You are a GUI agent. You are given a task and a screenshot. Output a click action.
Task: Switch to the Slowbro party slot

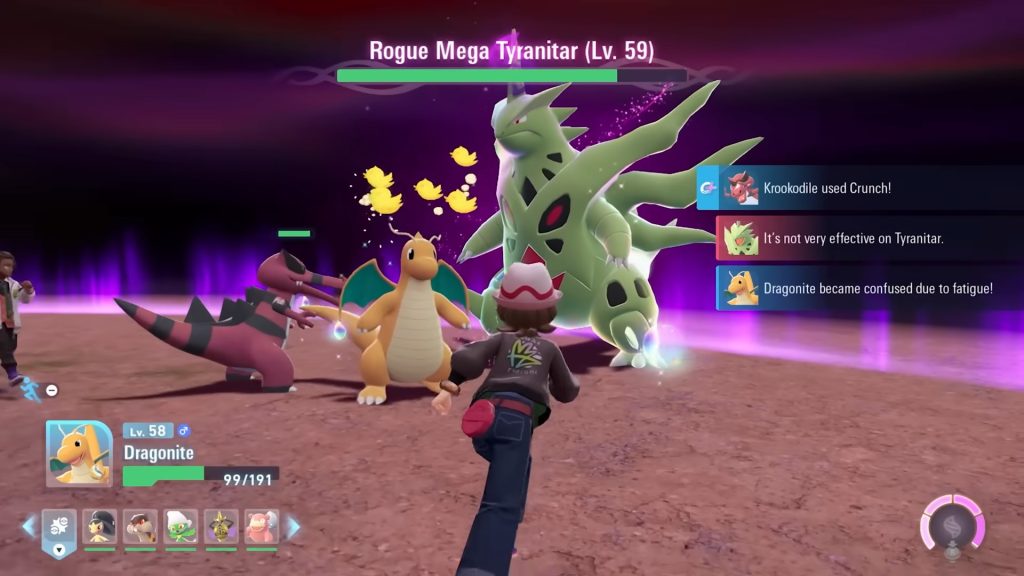[x=262, y=527]
